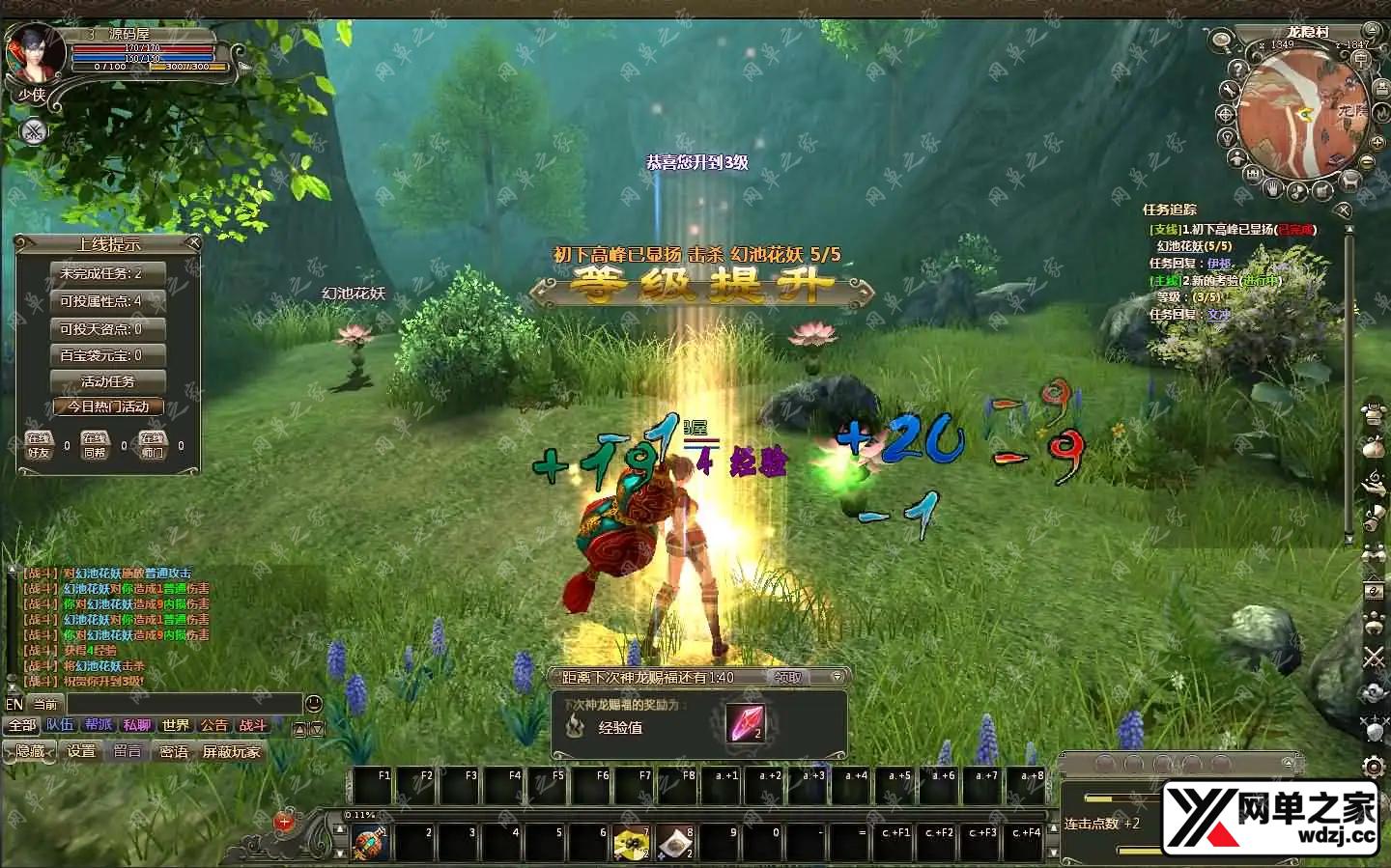
Task: Switch chat to the 世界 tab
Action: (176, 725)
